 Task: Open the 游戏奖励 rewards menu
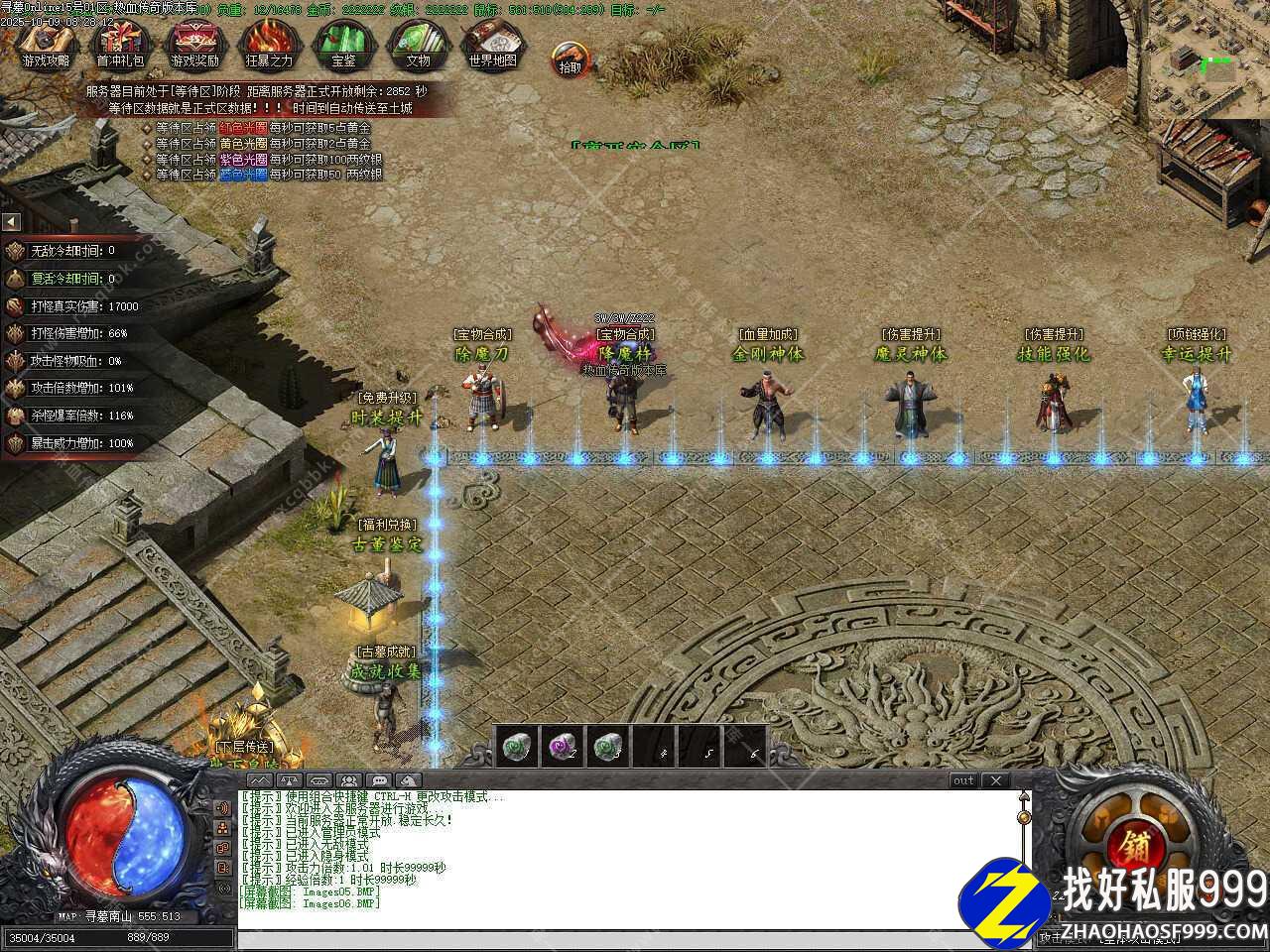[194, 43]
